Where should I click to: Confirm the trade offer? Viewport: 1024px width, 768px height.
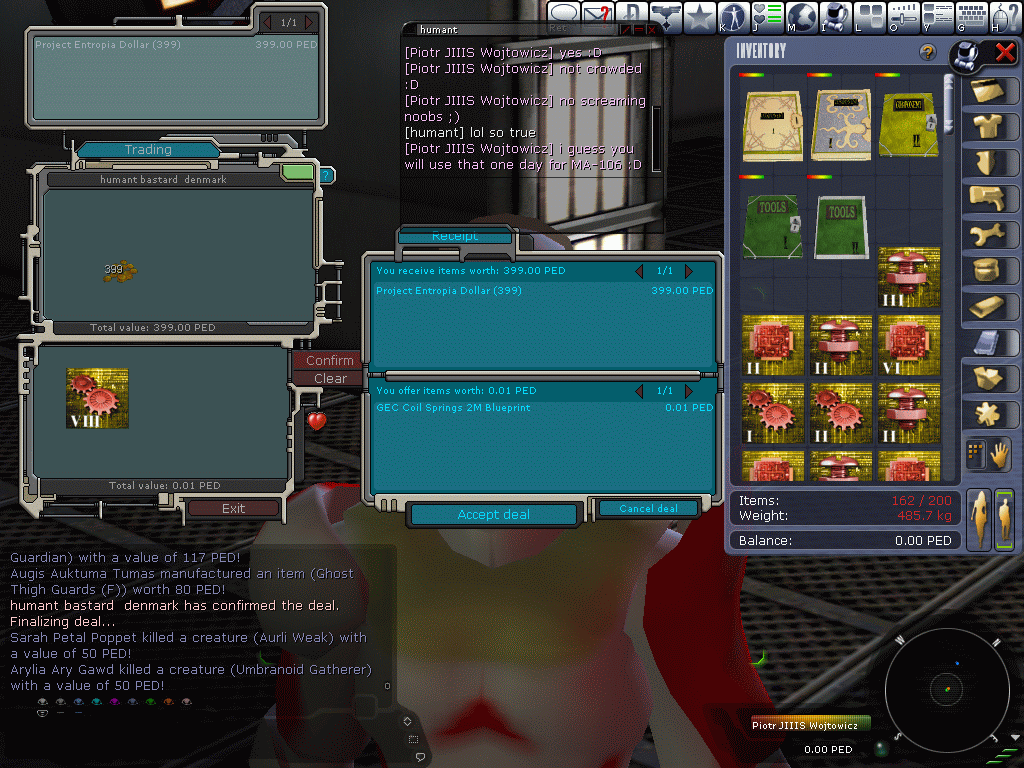click(329, 360)
